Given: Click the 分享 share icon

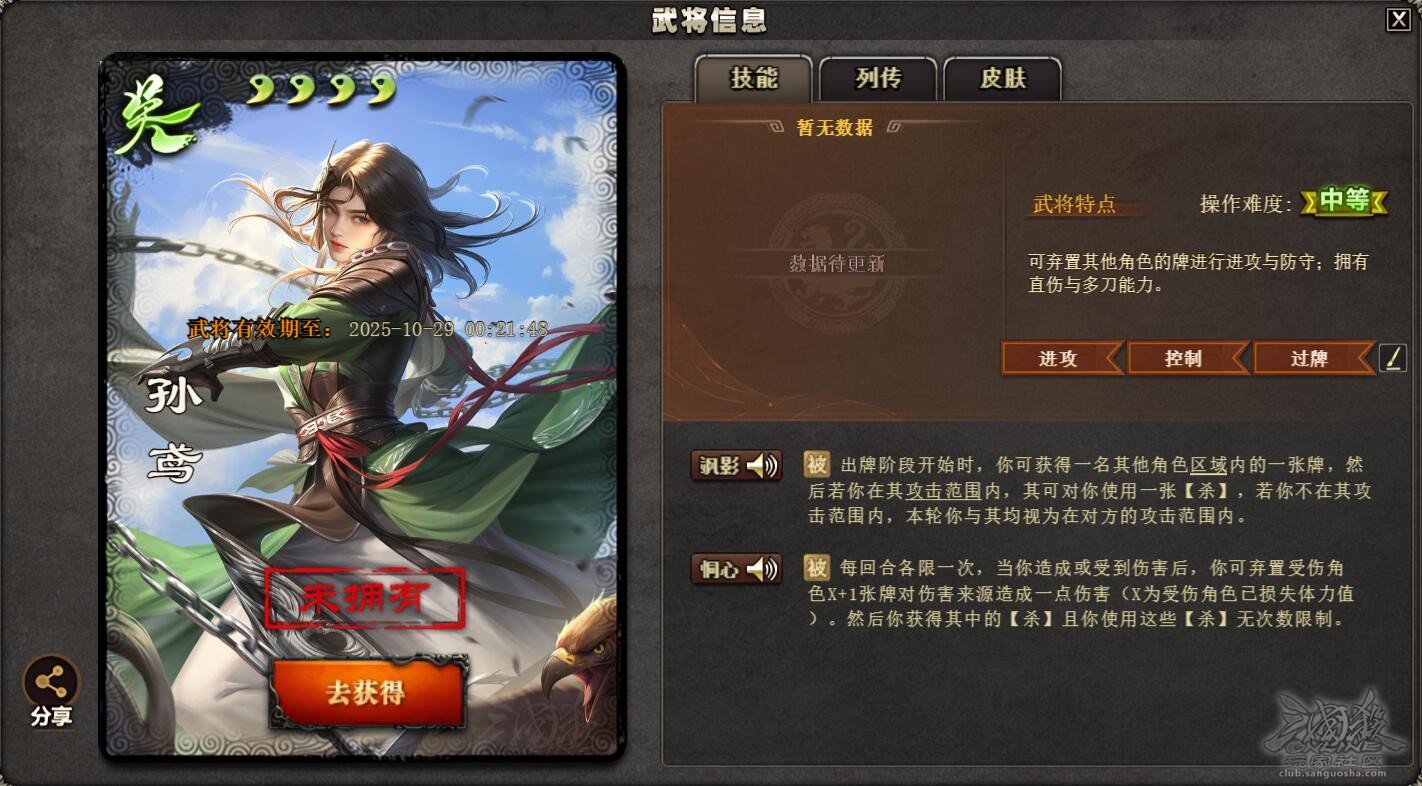Looking at the screenshot, I should click(x=50, y=686).
